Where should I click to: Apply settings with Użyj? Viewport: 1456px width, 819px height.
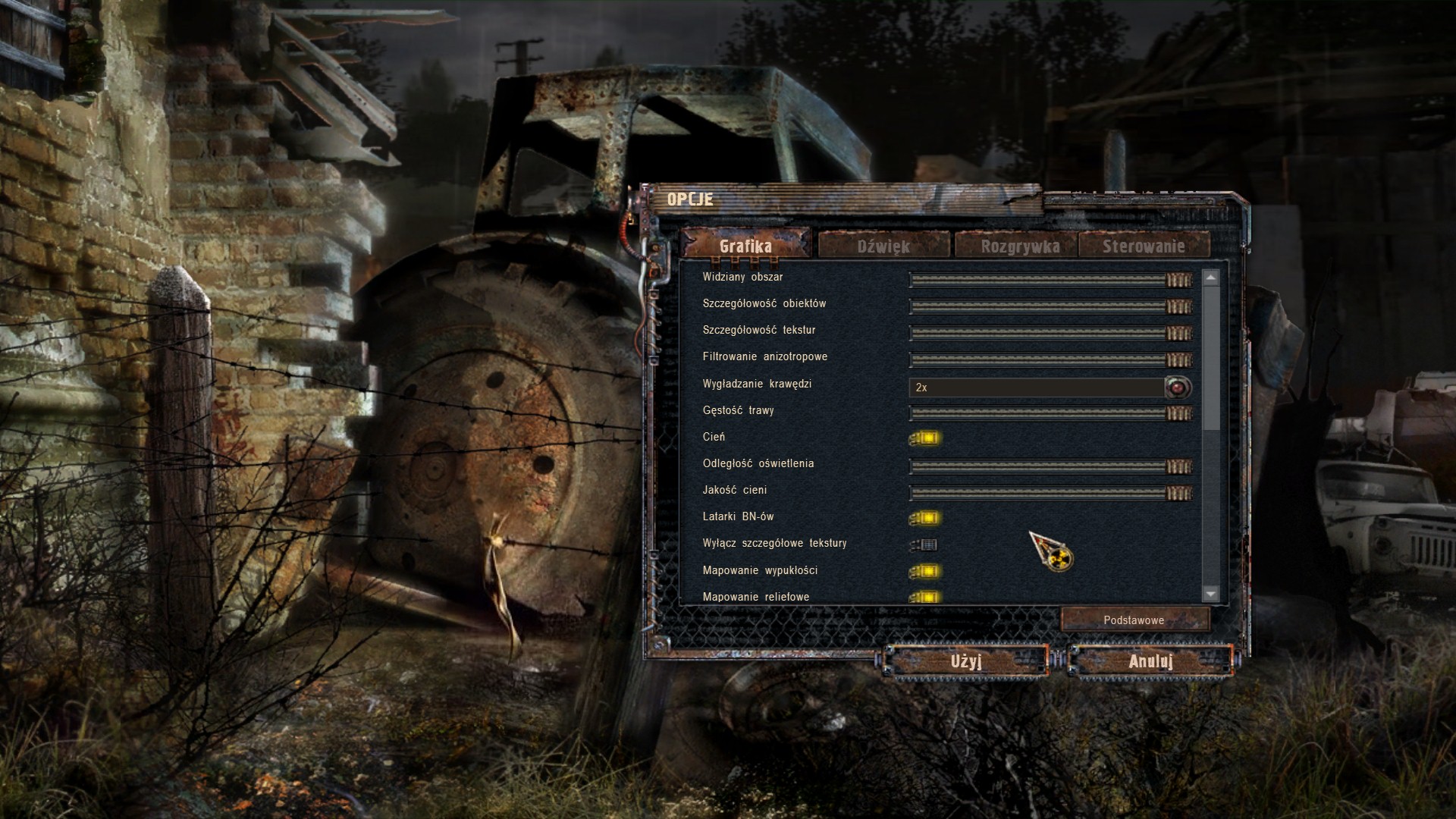point(966,661)
